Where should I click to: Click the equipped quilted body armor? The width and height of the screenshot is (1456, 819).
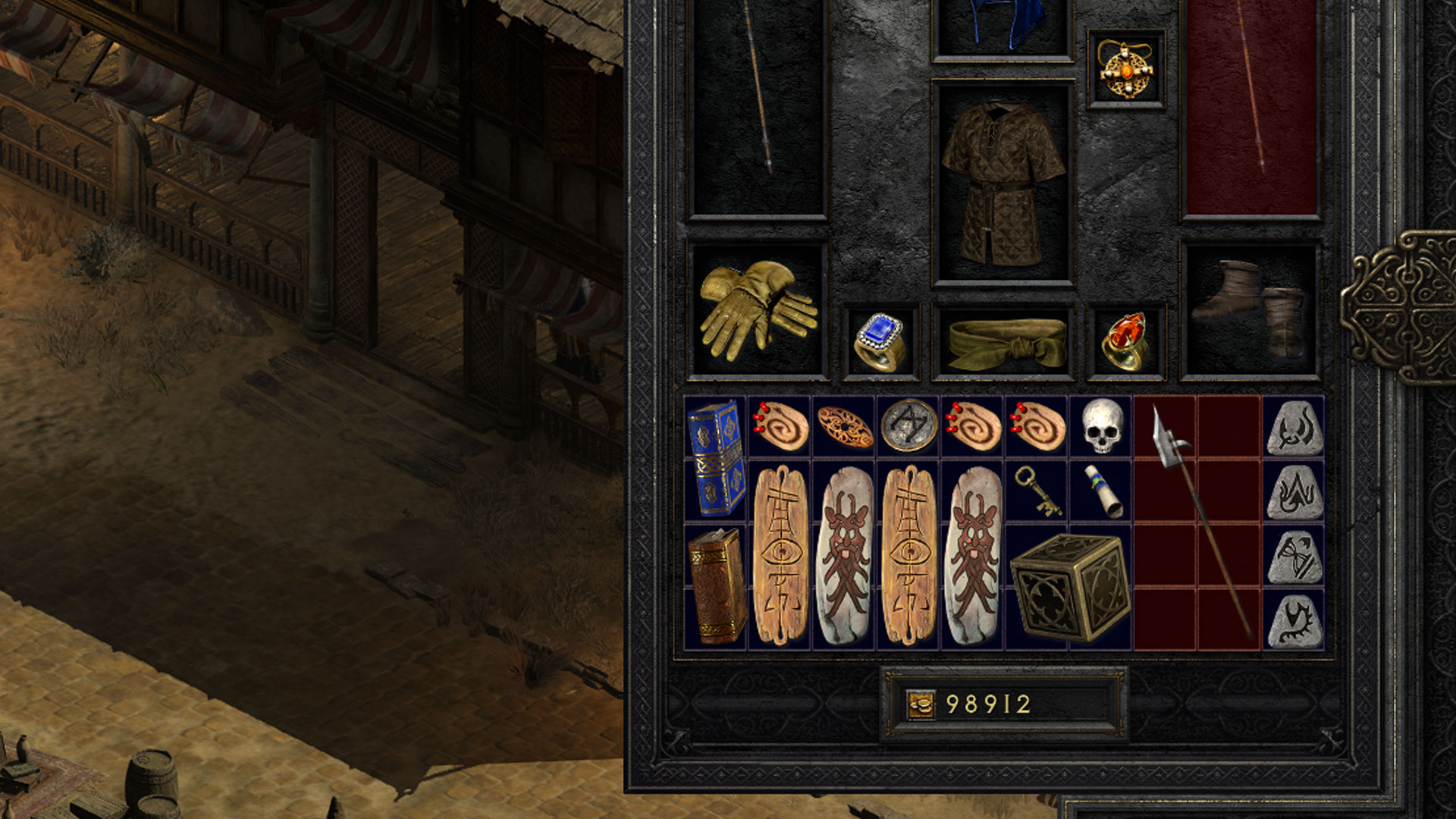[1003, 184]
